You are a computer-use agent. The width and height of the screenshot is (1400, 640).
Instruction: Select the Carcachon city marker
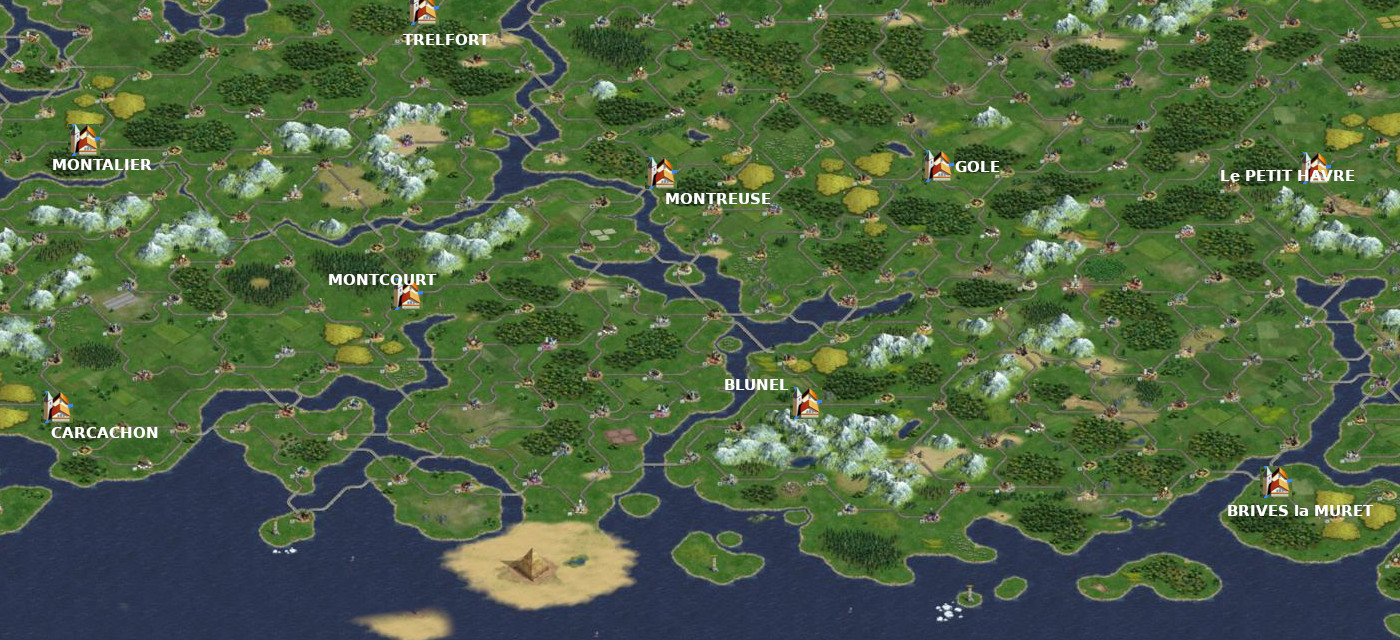coord(57,407)
